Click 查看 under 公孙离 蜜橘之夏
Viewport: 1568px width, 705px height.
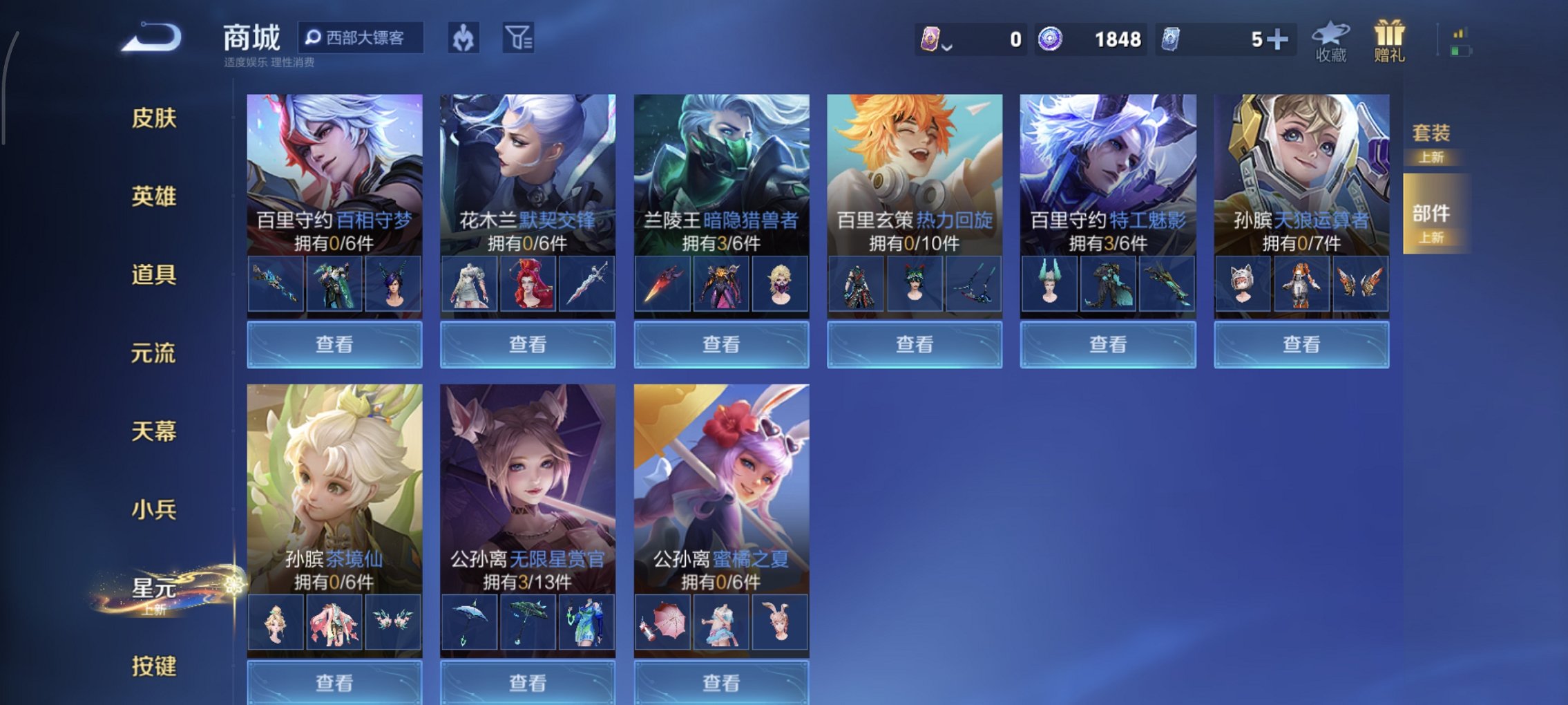720,683
